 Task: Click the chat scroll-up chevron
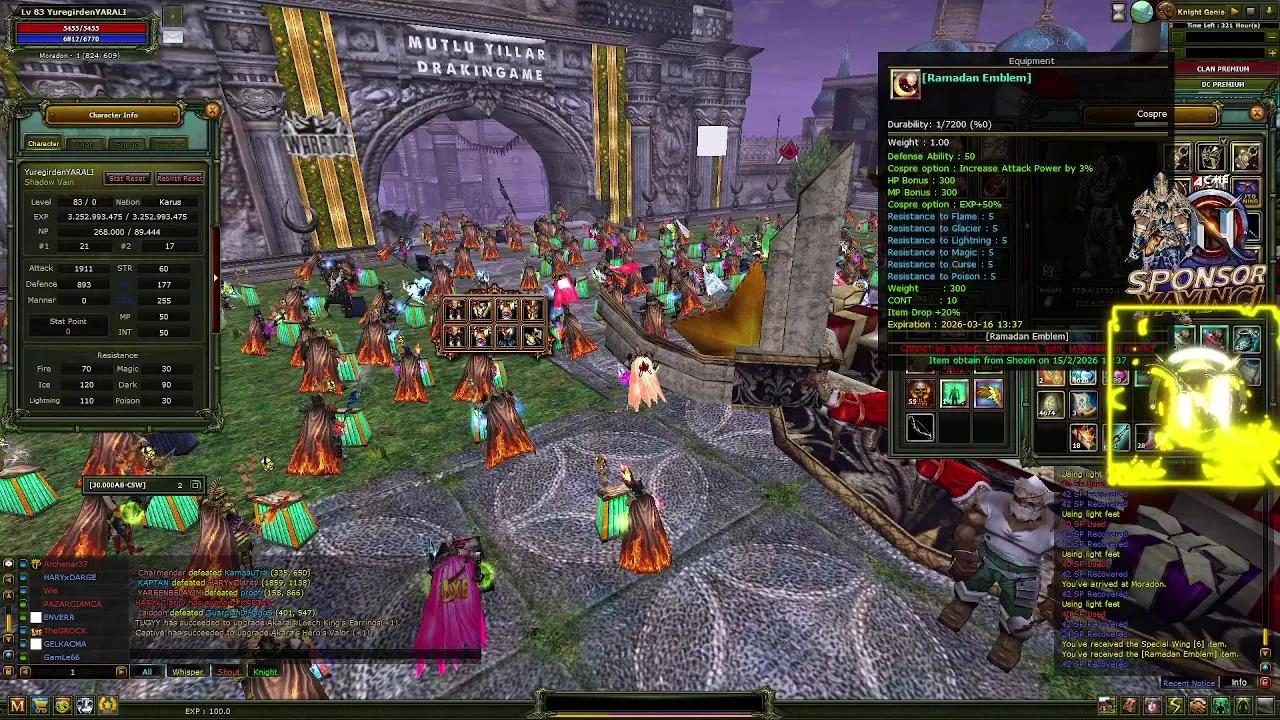click(9, 593)
